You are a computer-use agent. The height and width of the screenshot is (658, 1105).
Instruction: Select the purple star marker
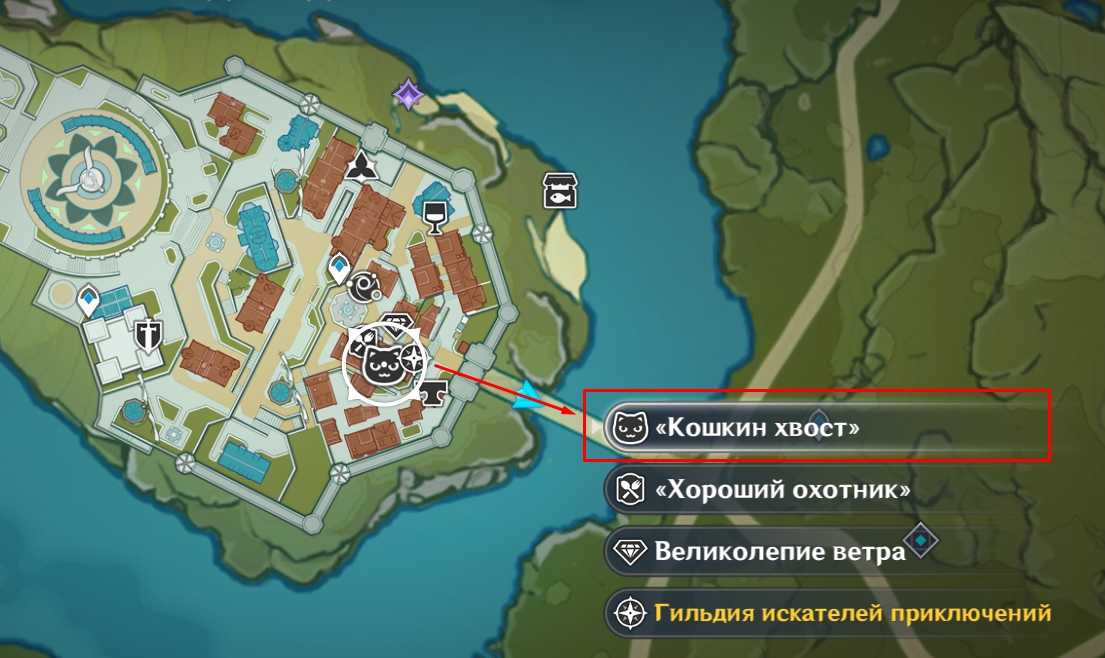[407, 95]
